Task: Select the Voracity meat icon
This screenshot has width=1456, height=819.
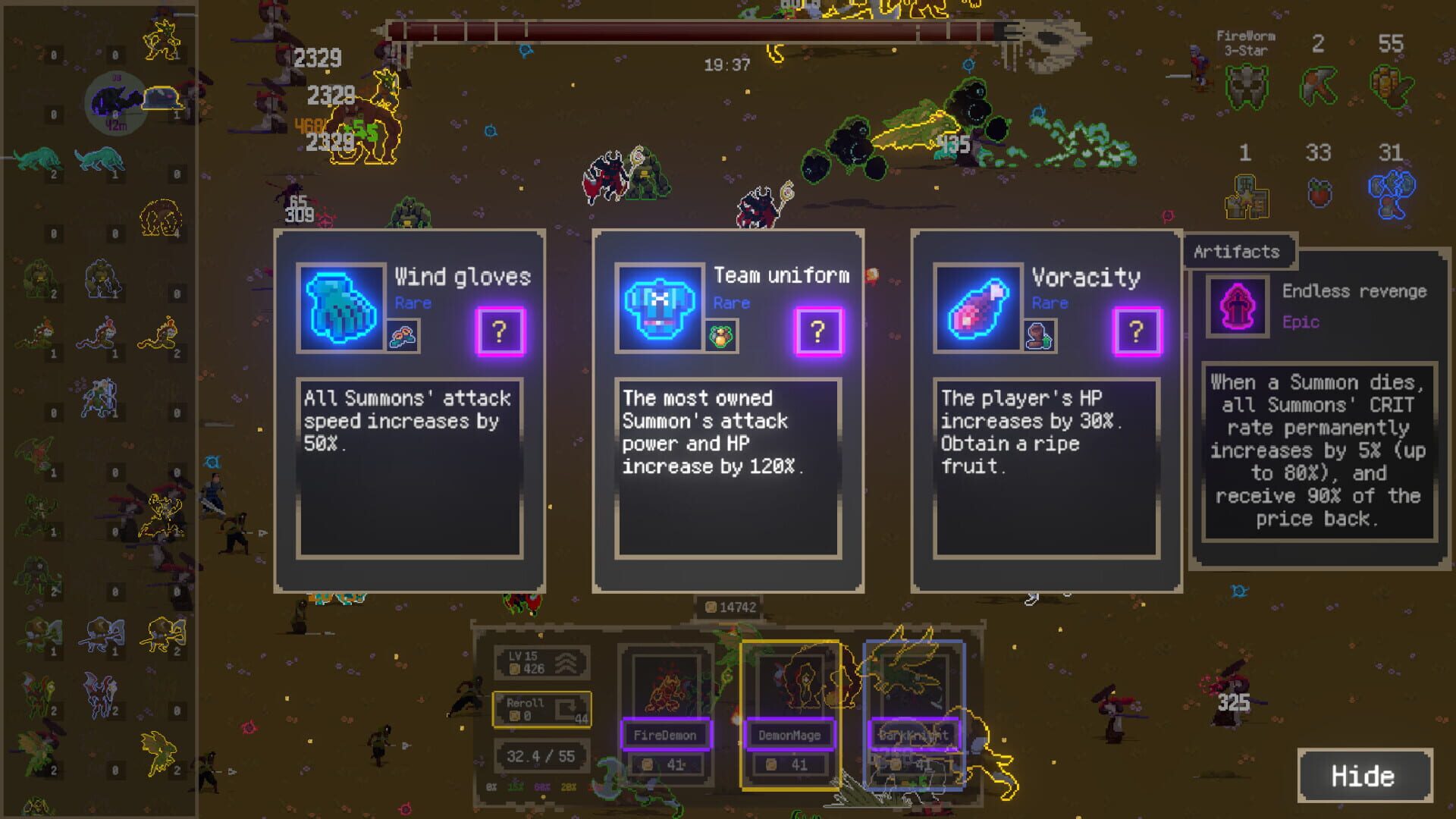Action: click(x=977, y=307)
